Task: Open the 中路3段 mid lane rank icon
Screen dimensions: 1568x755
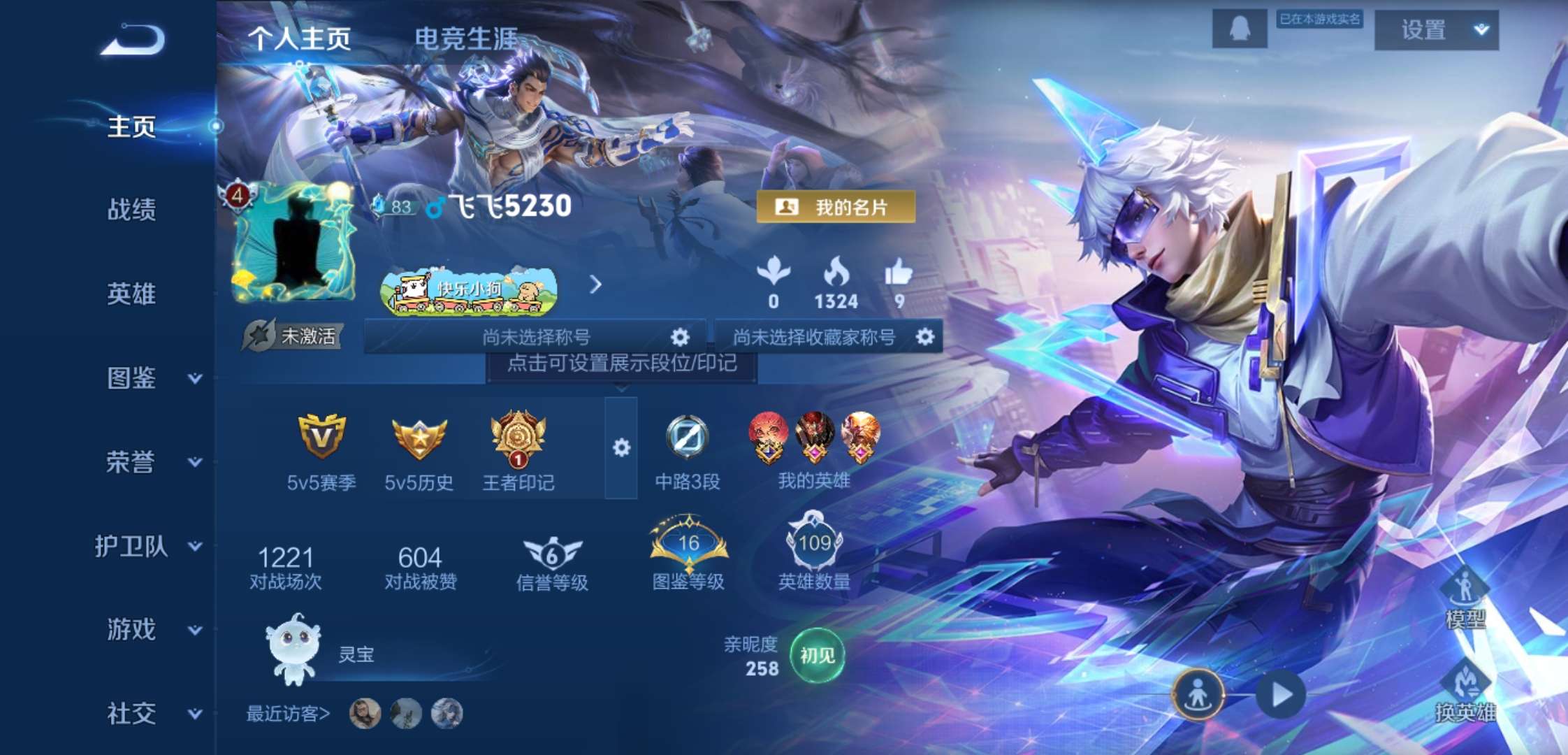Action: pos(688,437)
